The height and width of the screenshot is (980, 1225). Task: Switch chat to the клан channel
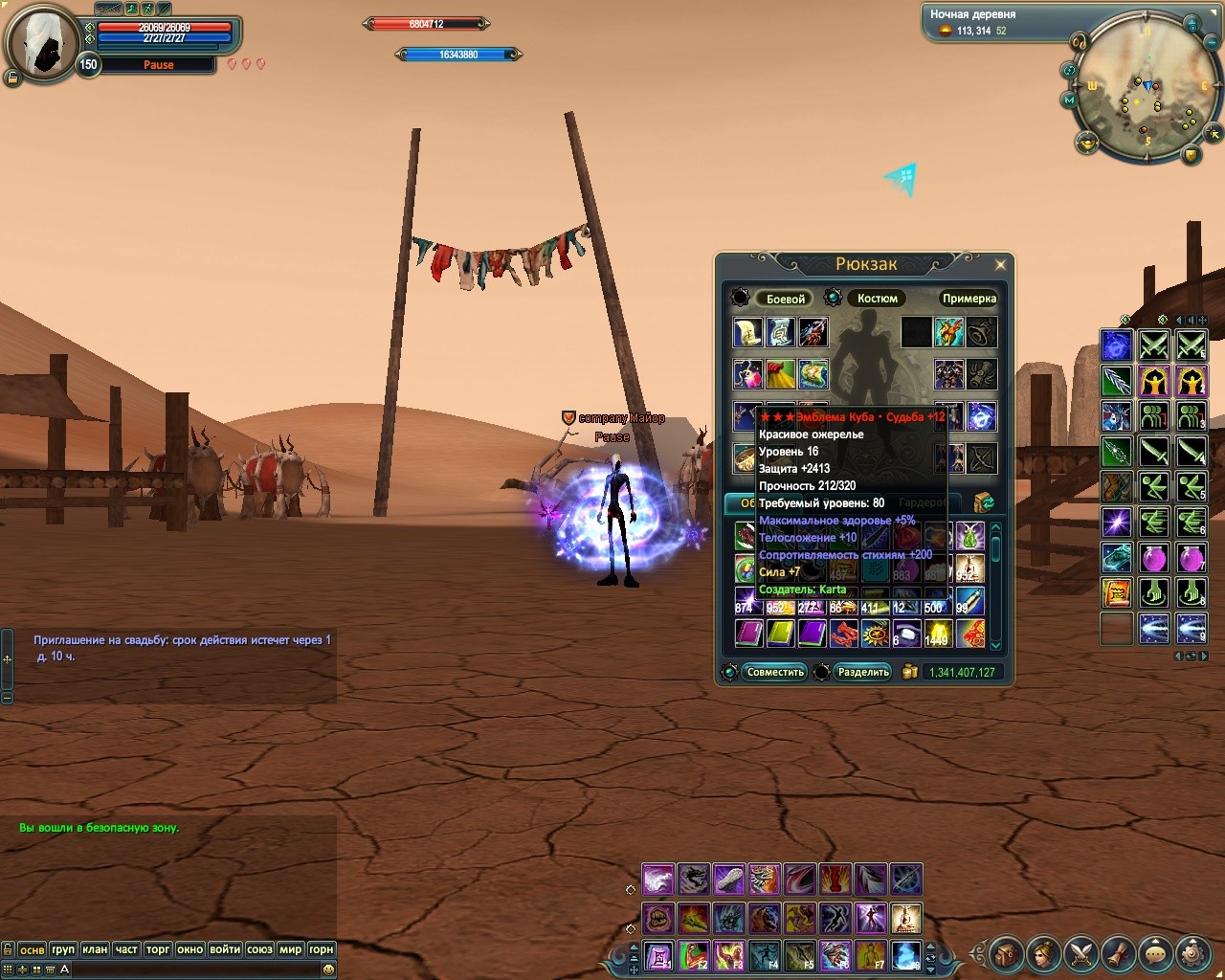click(x=95, y=949)
